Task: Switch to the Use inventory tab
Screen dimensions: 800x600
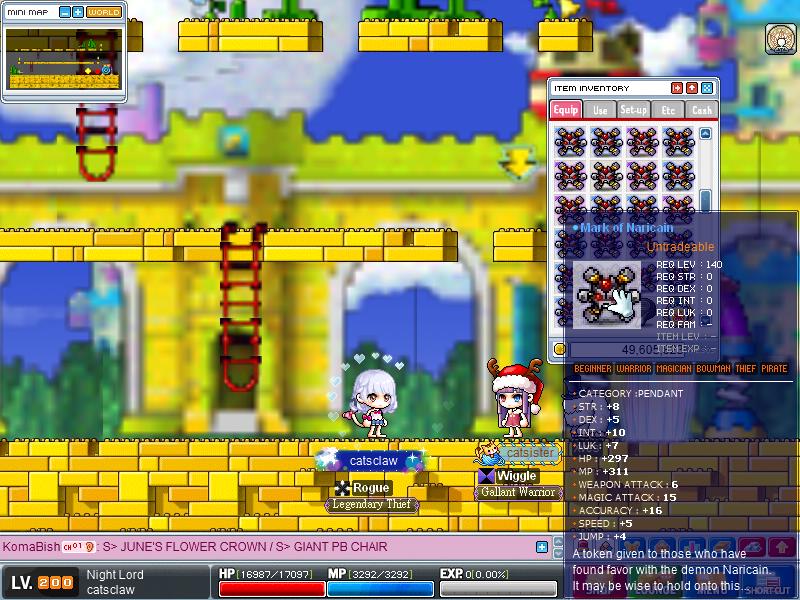Action: pyautogui.click(x=599, y=110)
